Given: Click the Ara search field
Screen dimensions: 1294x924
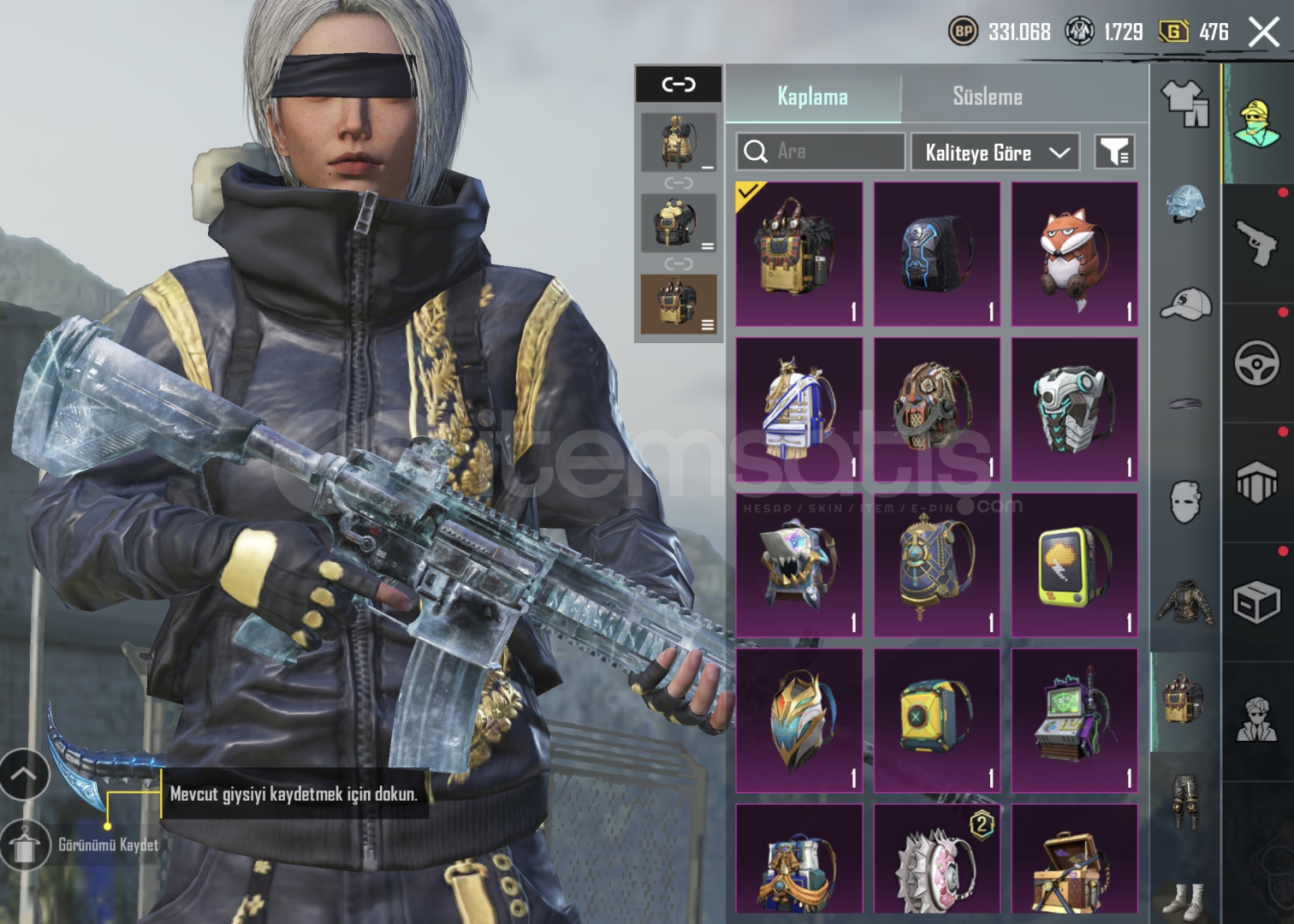Looking at the screenshot, I should pyautogui.click(x=820, y=151).
